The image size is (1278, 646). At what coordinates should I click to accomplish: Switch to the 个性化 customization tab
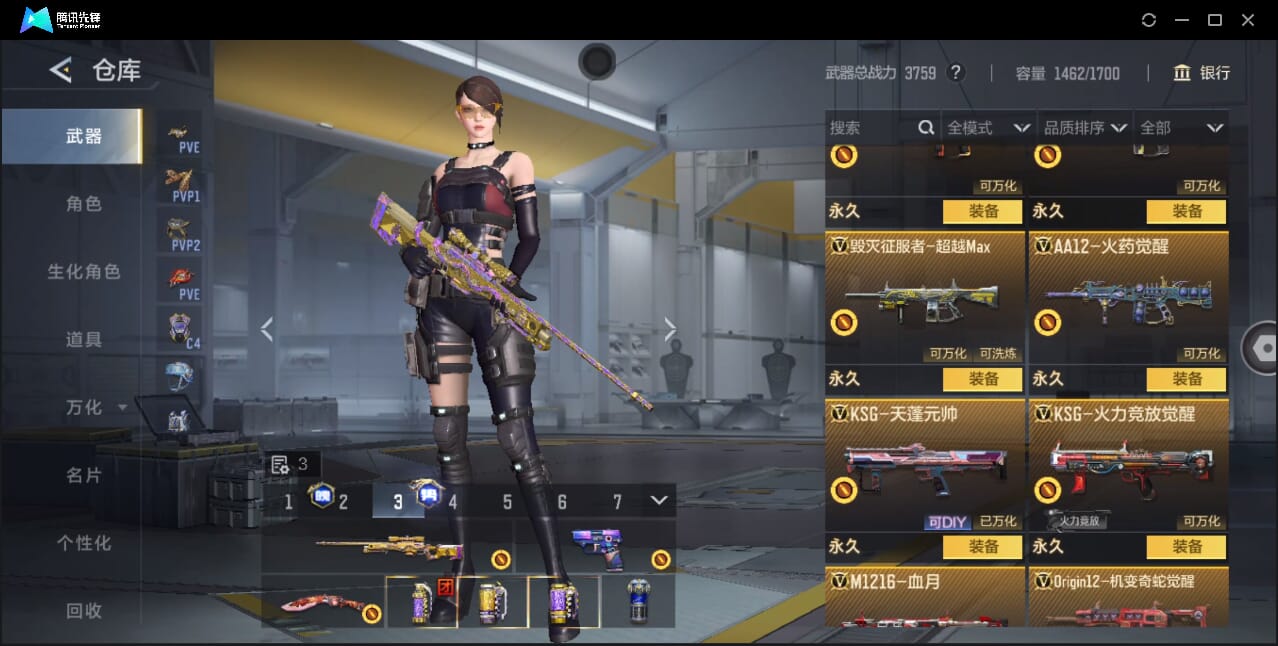point(84,544)
